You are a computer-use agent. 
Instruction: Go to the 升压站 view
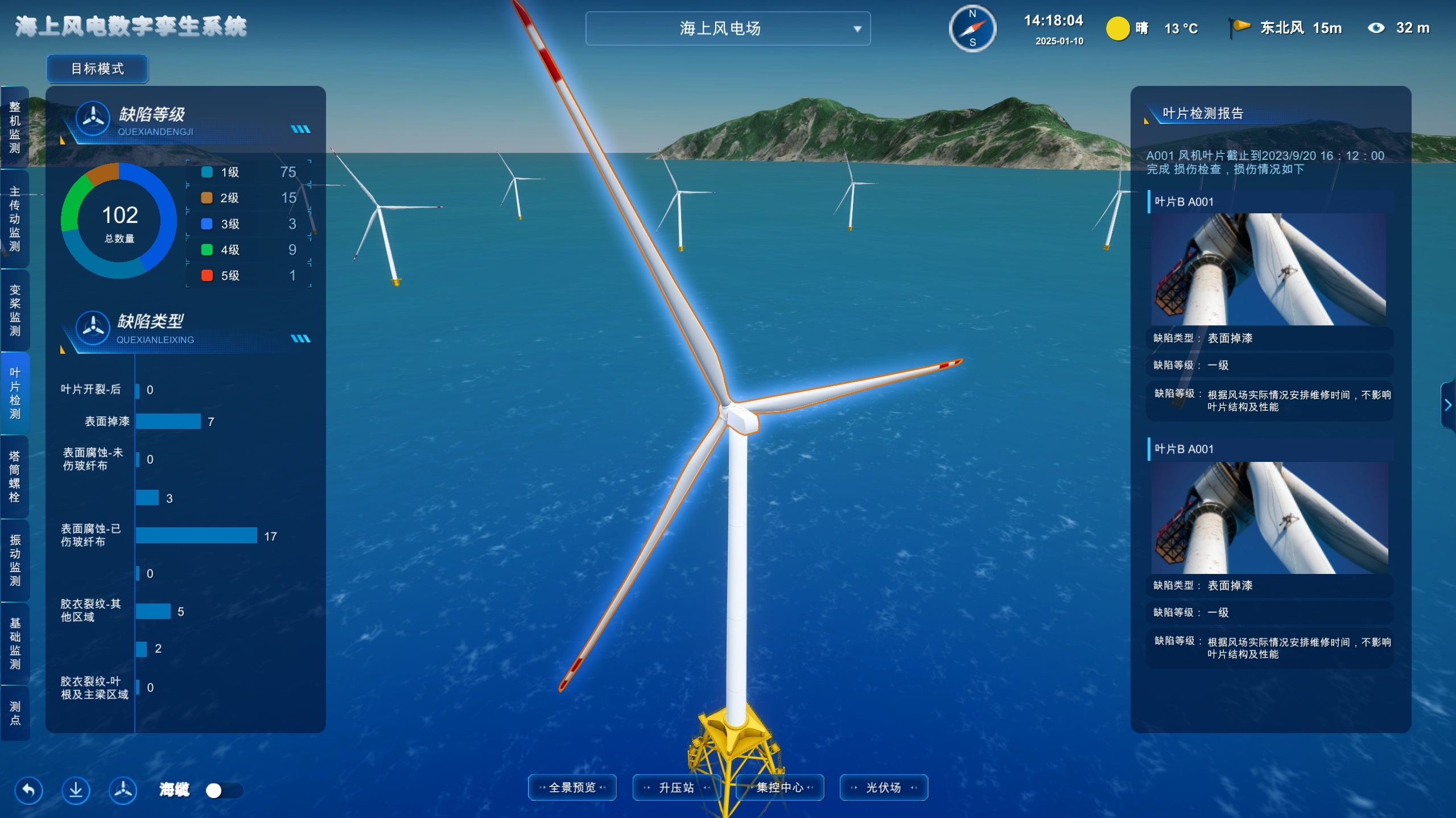click(676, 788)
